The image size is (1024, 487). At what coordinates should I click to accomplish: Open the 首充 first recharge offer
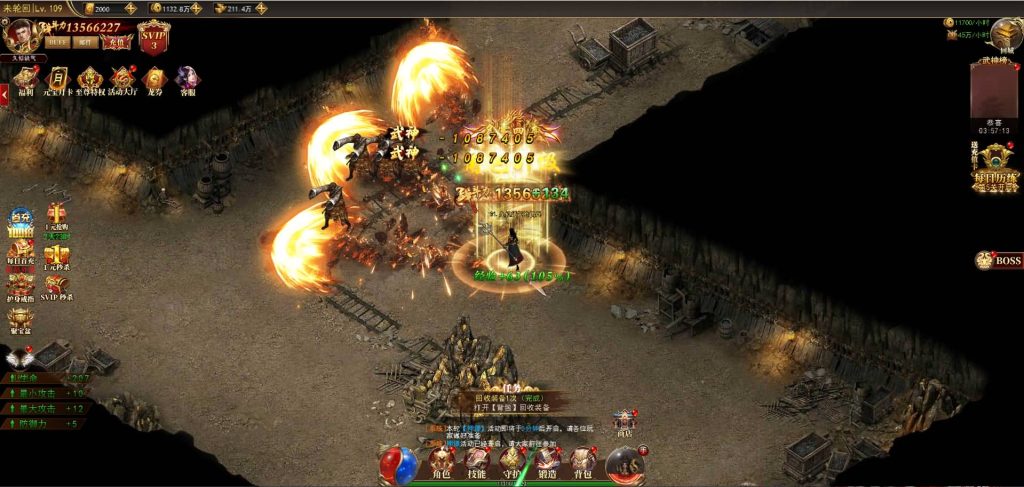22,220
